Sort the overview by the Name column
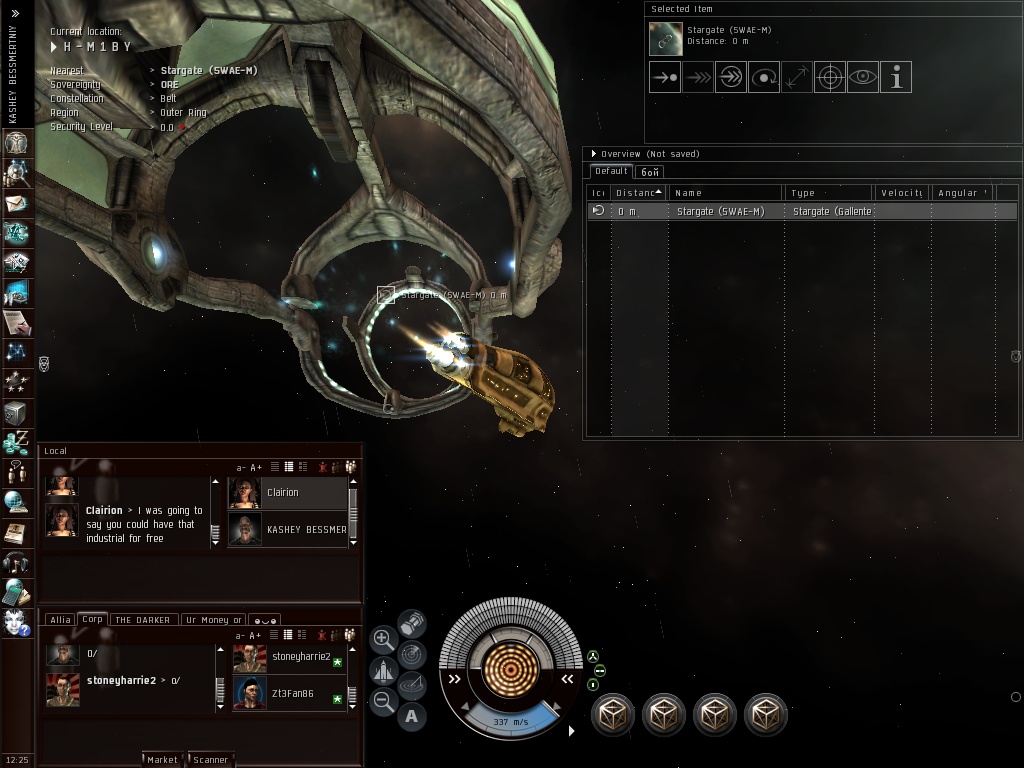Image resolution: width=1024 pixels, height=768 pixels. [x=725, y=192]
